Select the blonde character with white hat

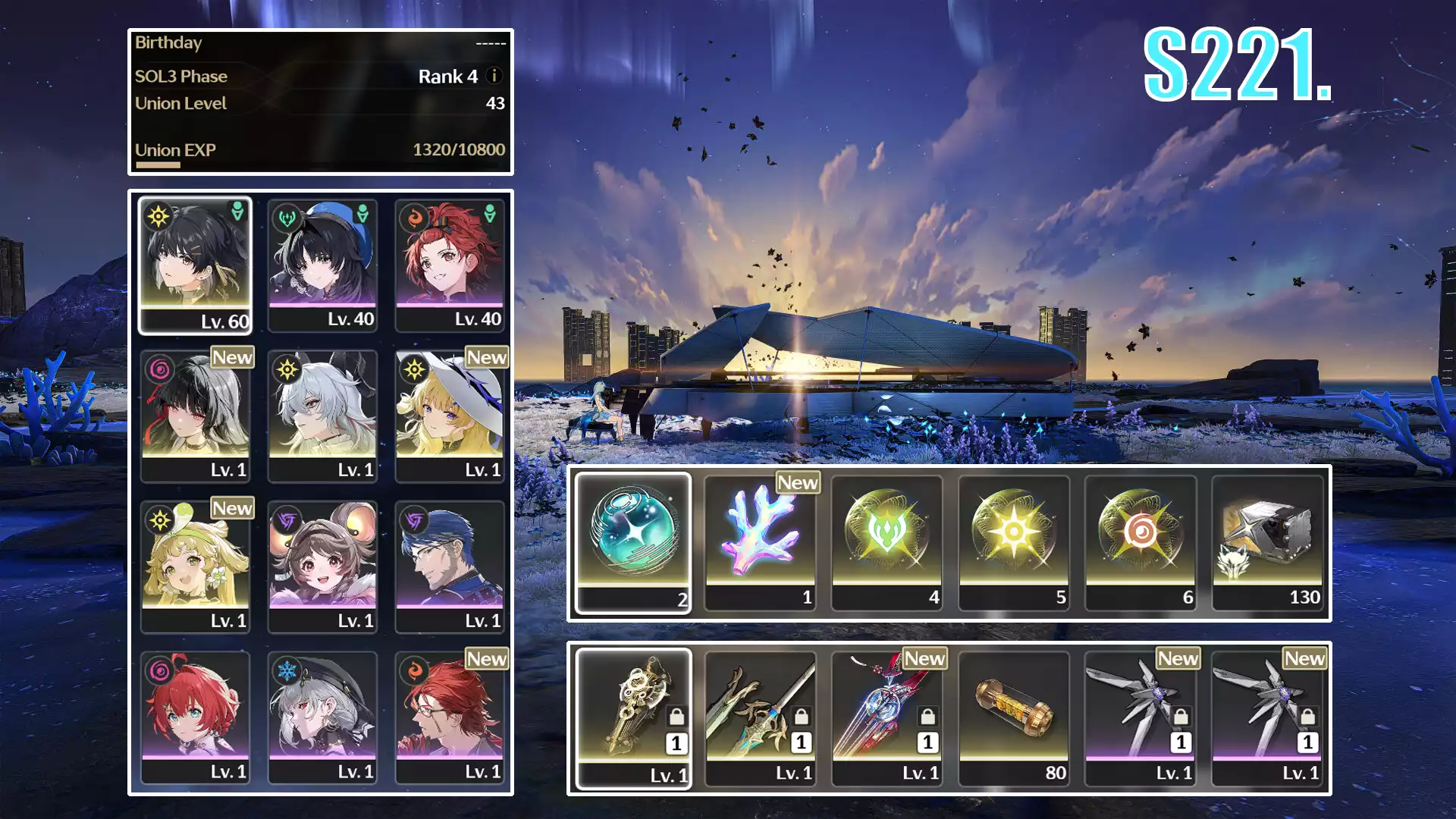tap(450, 415)
